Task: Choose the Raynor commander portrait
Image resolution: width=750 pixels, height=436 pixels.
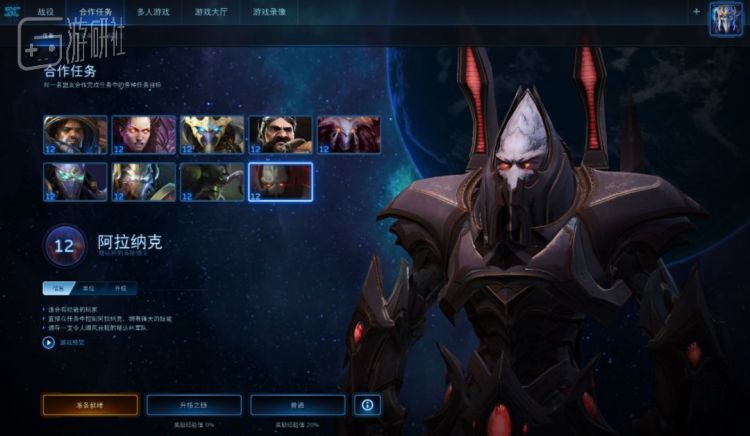Action: [75, 135]
